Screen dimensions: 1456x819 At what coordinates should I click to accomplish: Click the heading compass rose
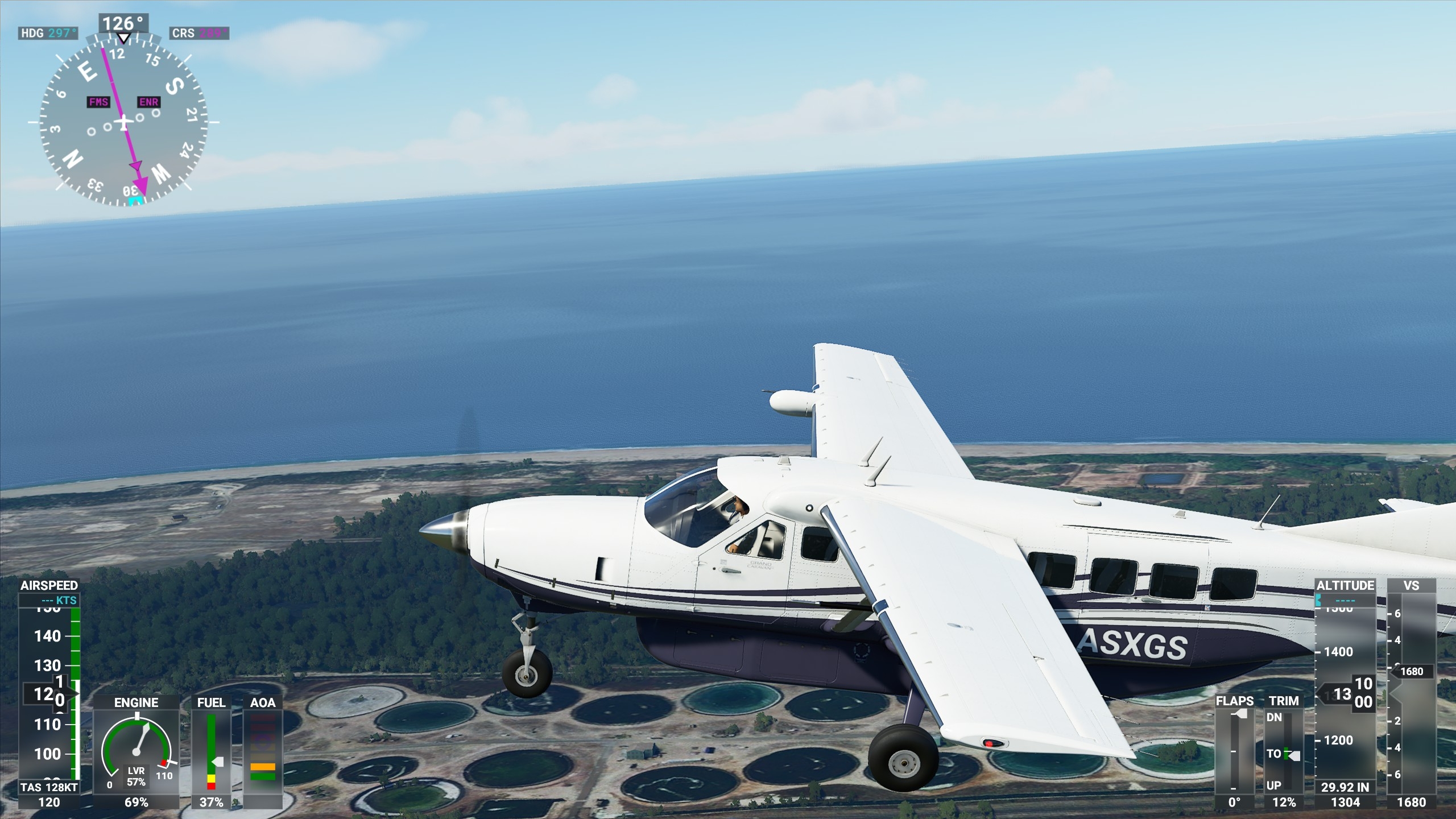(123, 121)
